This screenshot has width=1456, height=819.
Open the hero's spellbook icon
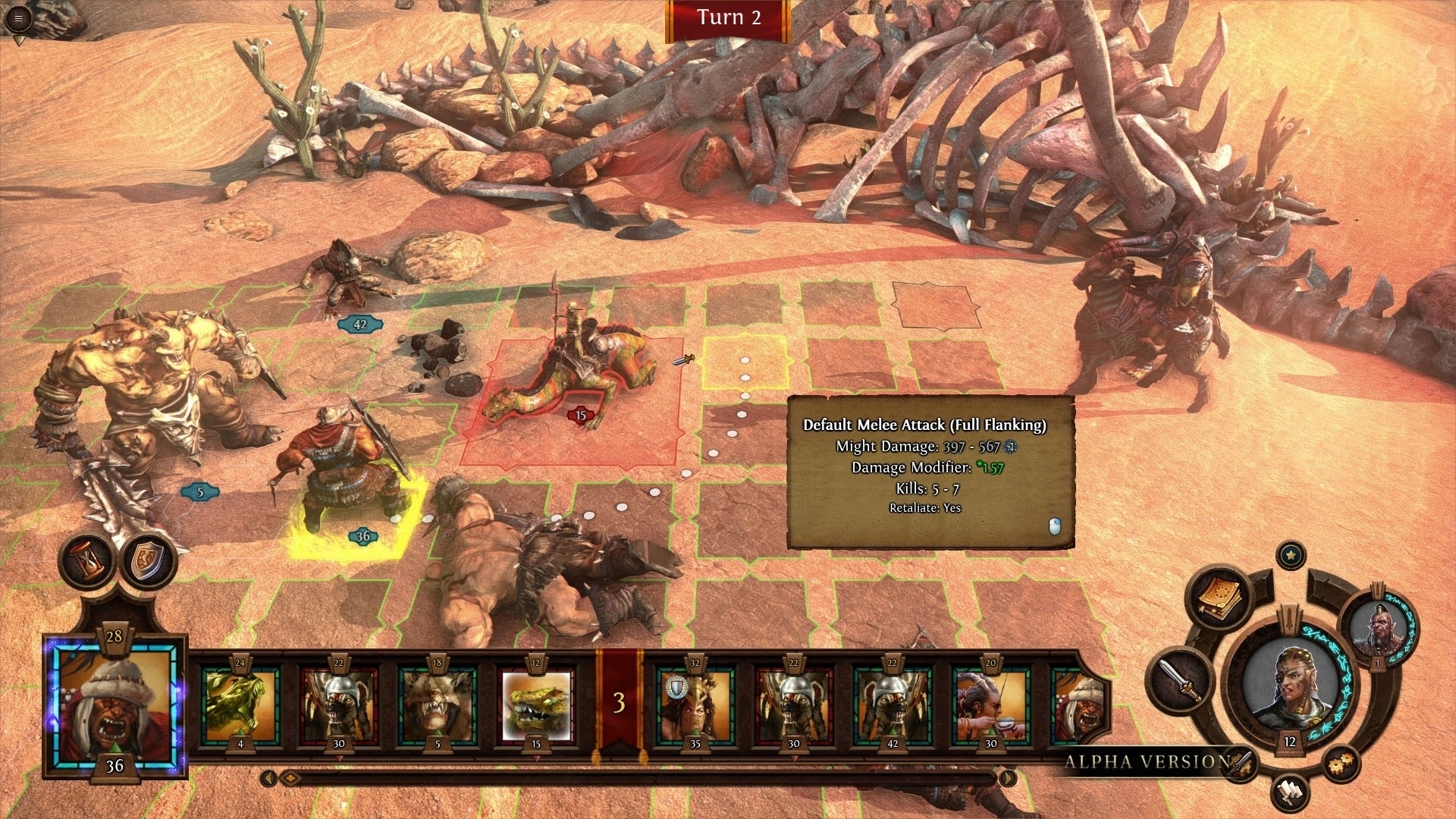[x=1218, y=598]
